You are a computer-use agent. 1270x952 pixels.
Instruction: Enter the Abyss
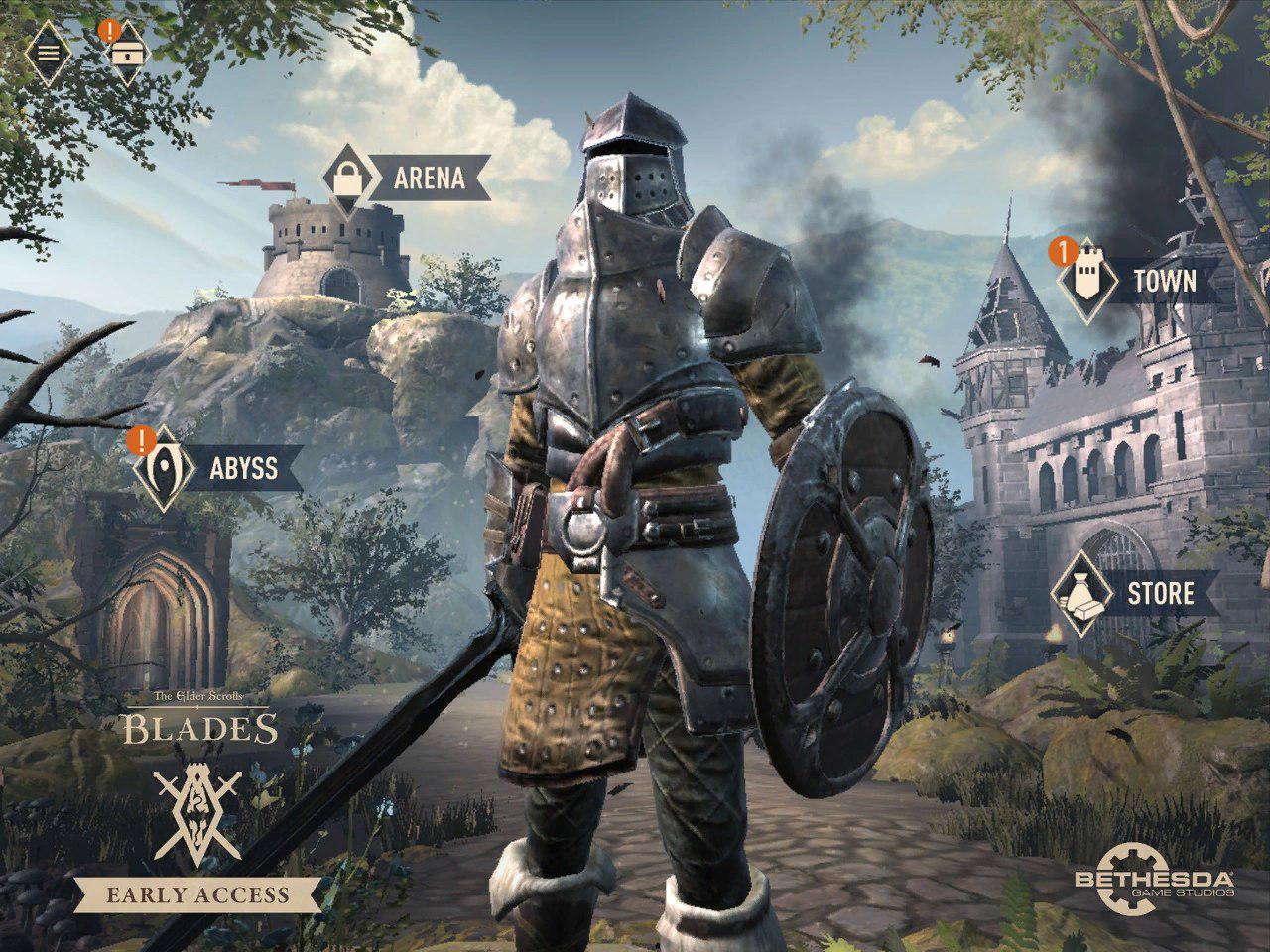point(220,467)
